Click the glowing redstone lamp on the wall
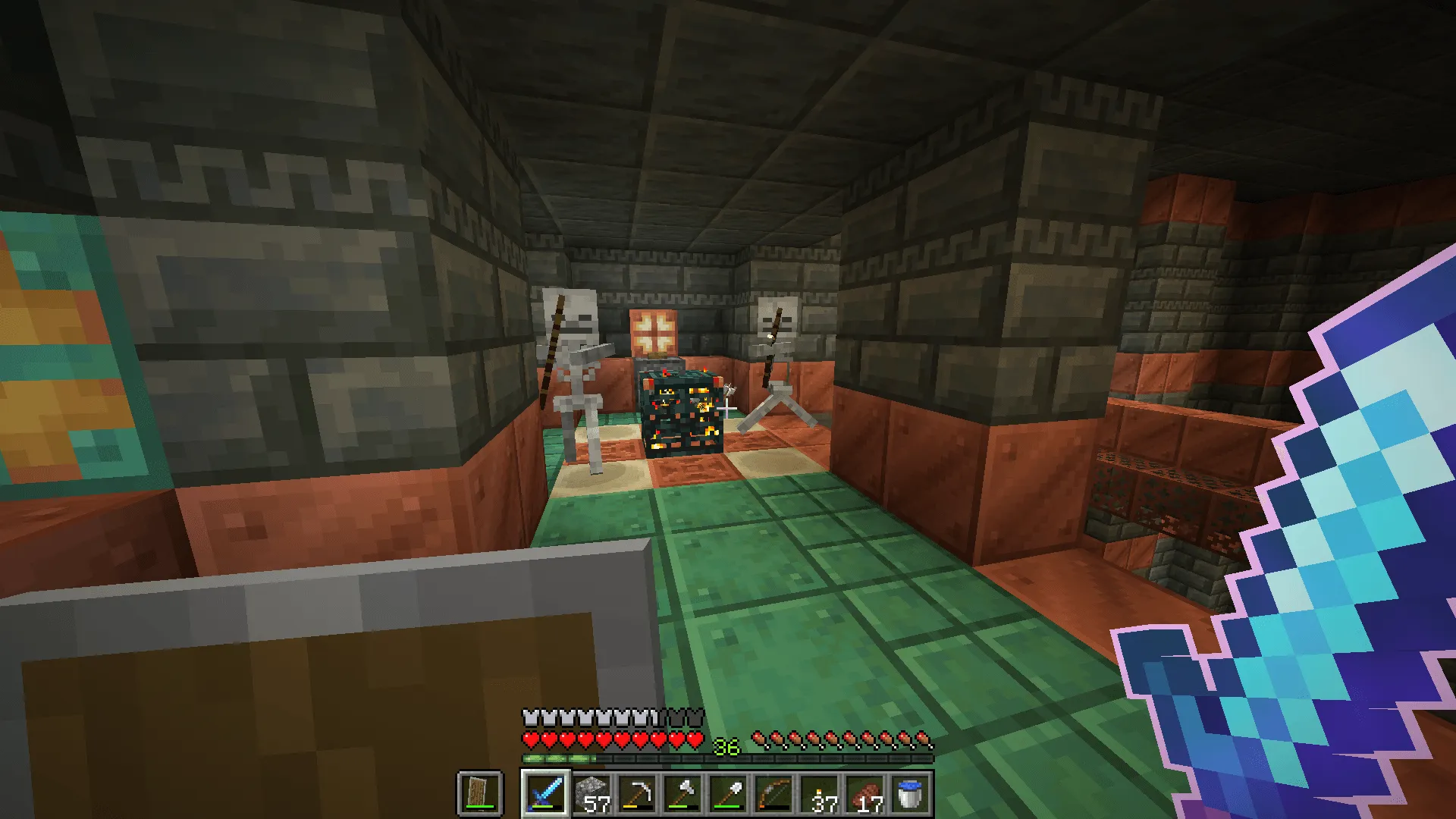This screenshot has height=819, width=1456. point(654,332)
